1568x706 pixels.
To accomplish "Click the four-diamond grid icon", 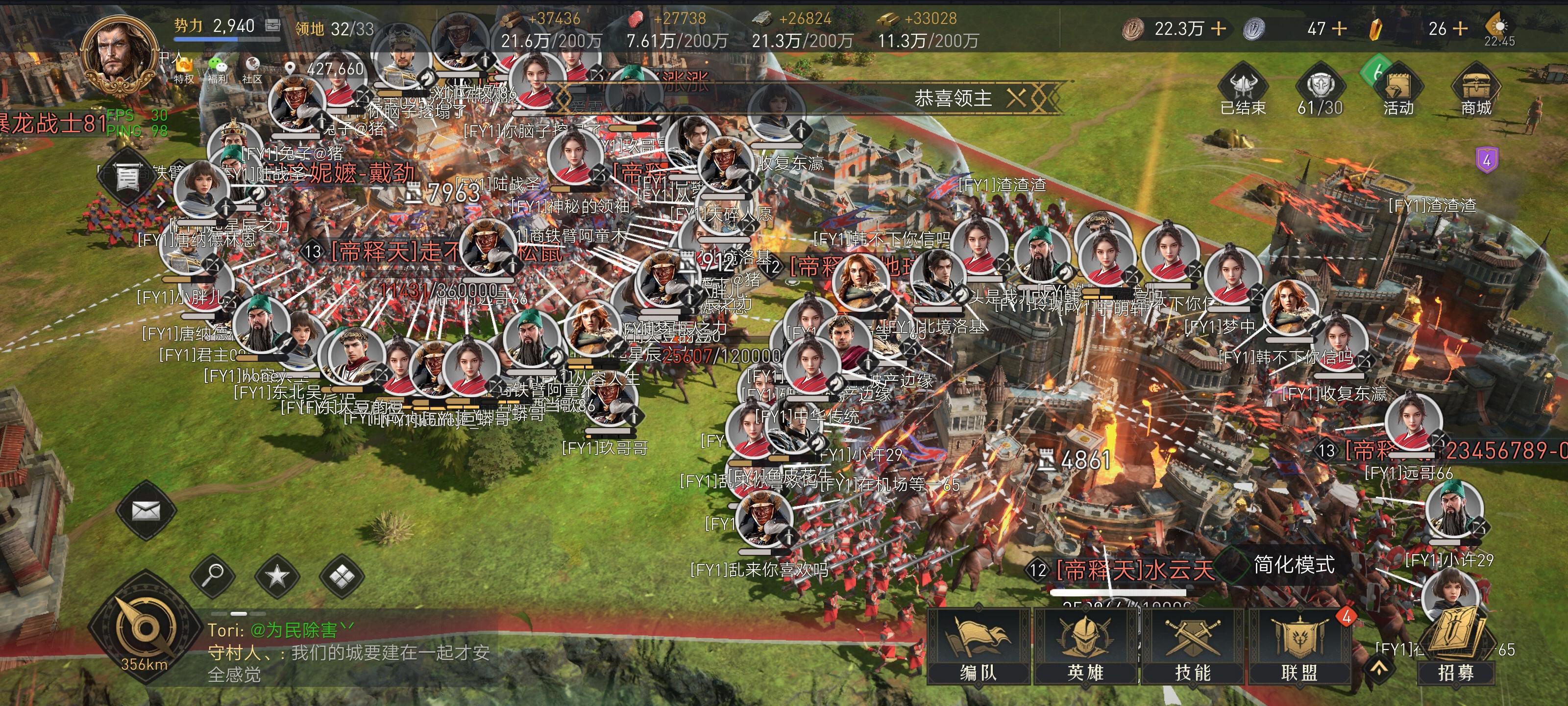I will pyautogui.click(x=342, y=575).
